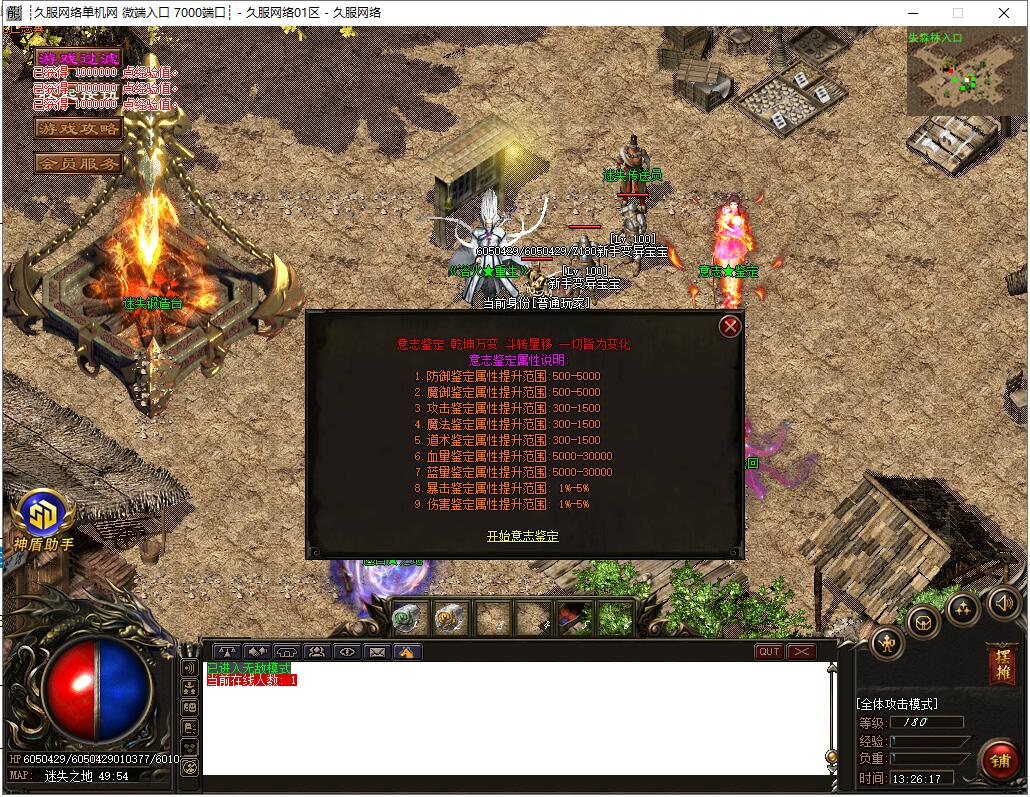Toggle the sound speaker round button
The image size is (1030, 797).
(x=1004, y=603)
